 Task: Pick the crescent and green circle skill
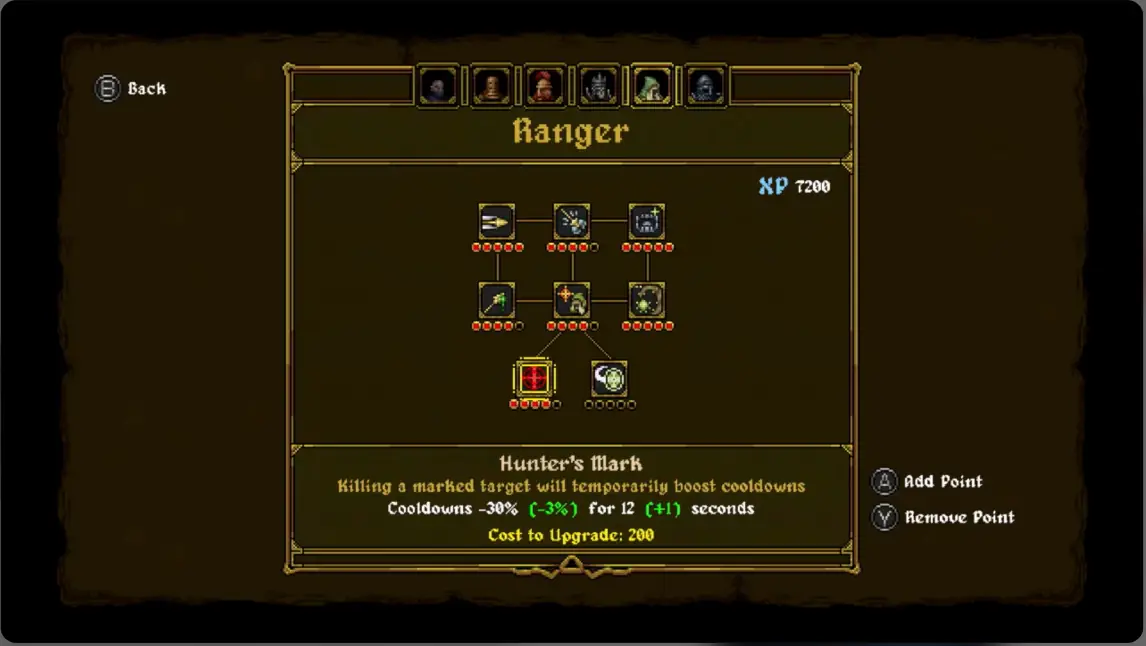tap(609, 378)
